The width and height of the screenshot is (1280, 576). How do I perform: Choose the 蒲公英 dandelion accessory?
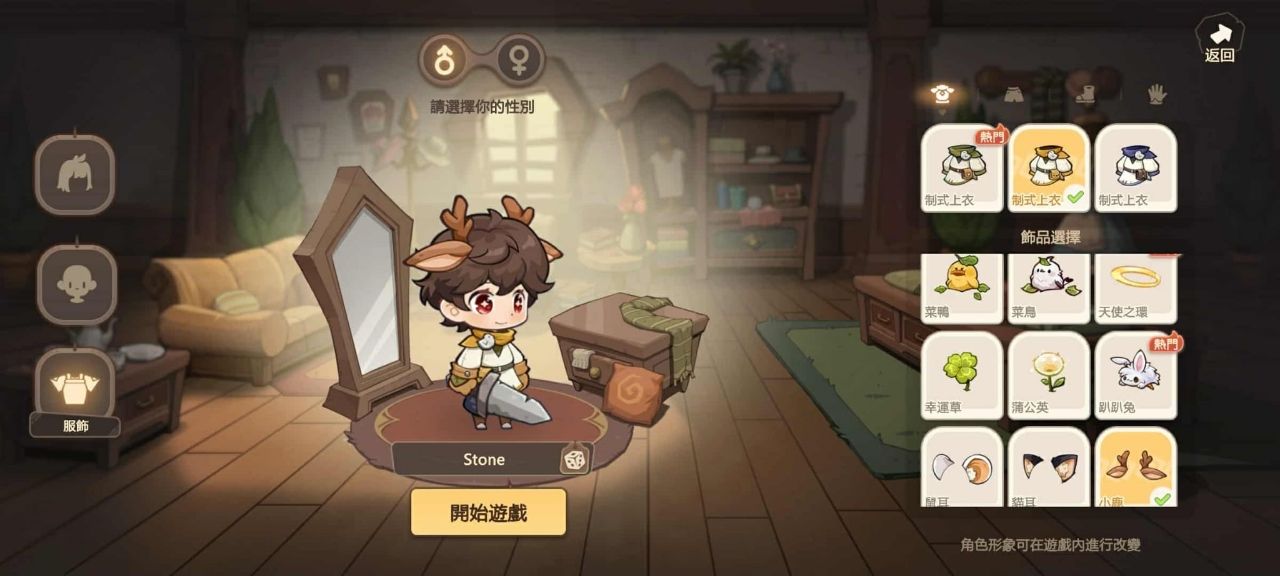point(1048,375)
